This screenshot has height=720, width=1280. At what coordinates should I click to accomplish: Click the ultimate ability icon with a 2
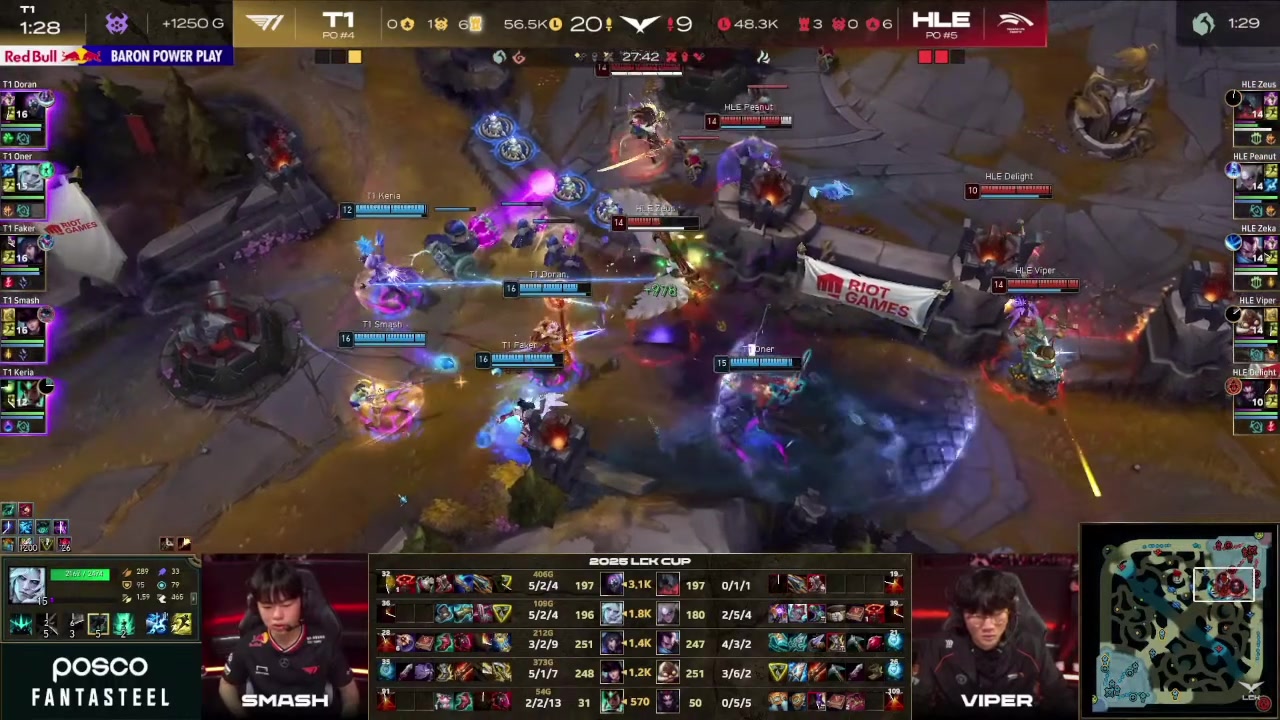point(124,624)
